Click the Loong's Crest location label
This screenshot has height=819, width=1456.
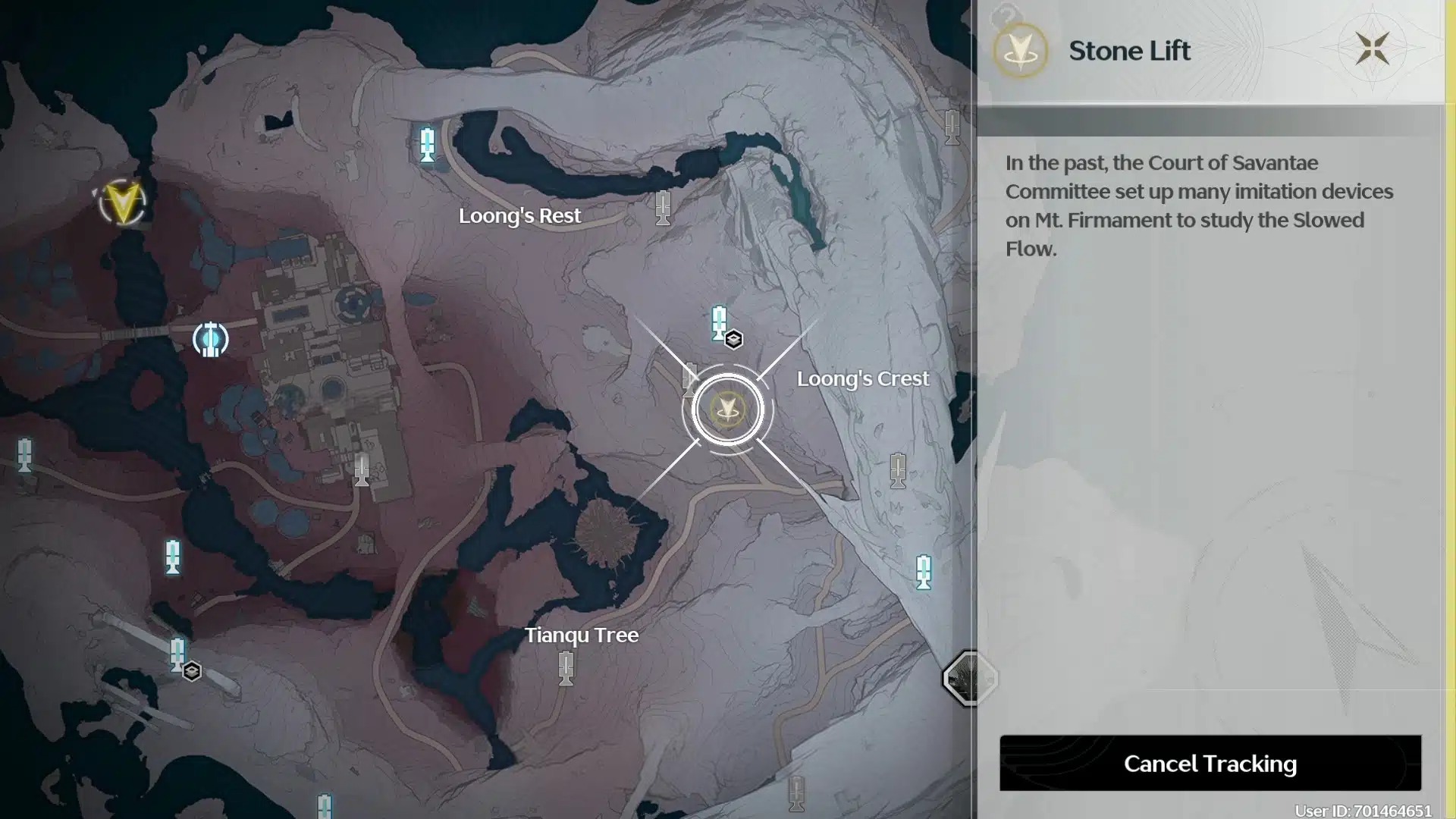tap(862, 378)
